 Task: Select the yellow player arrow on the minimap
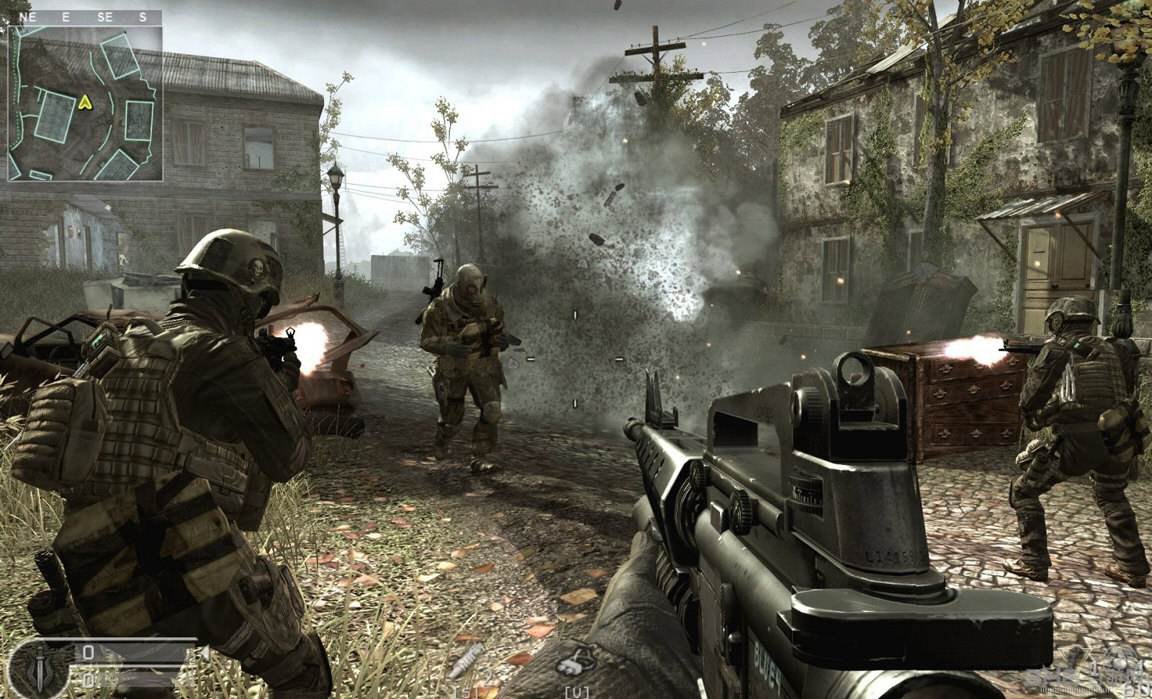[85, 101]
